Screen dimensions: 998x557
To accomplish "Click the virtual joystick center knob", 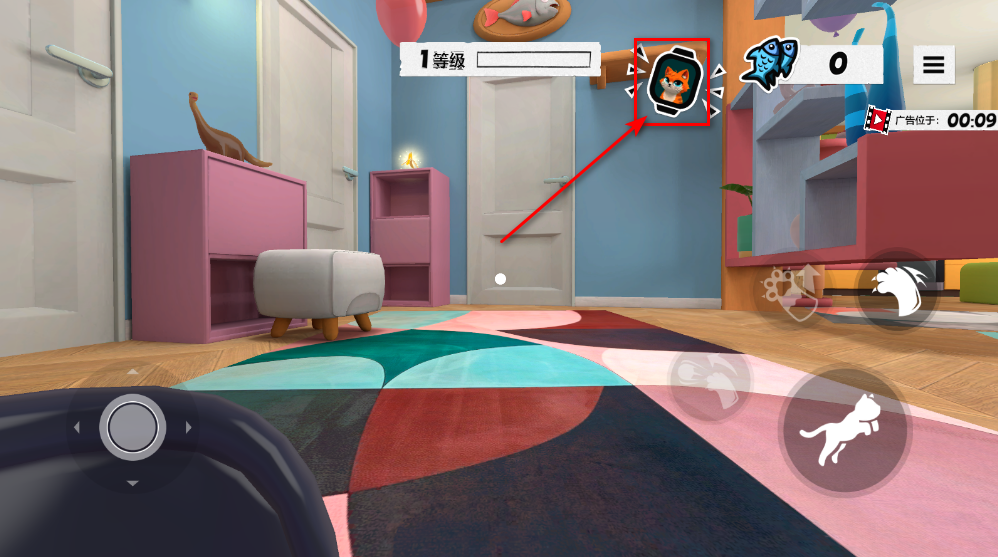I will point(132,427).
